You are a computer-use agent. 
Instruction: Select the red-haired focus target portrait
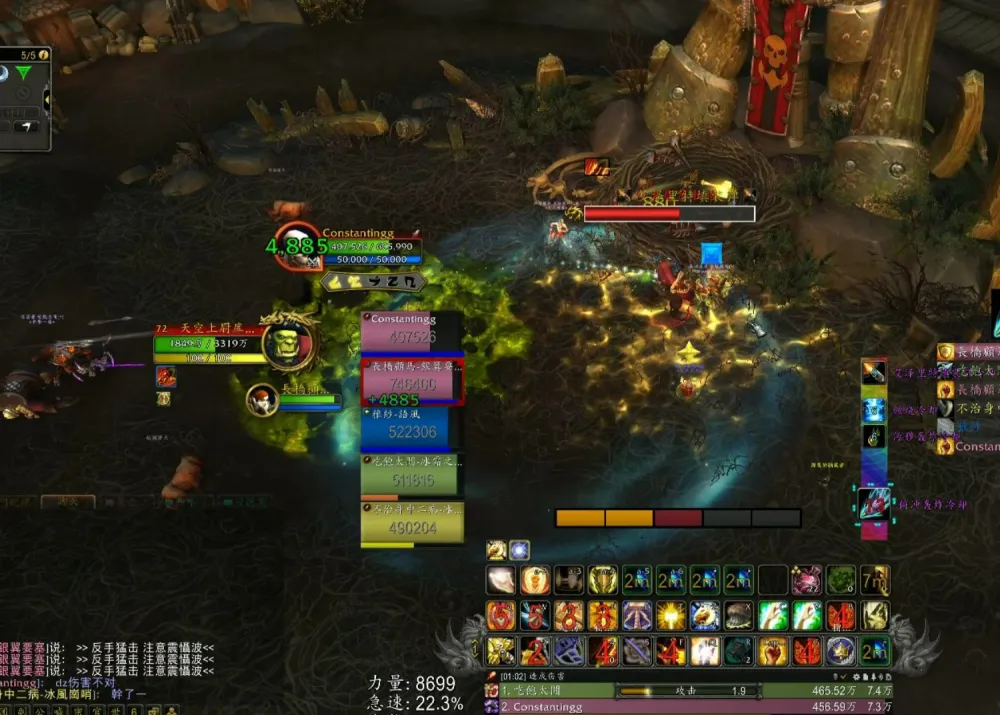coord(262,399)
